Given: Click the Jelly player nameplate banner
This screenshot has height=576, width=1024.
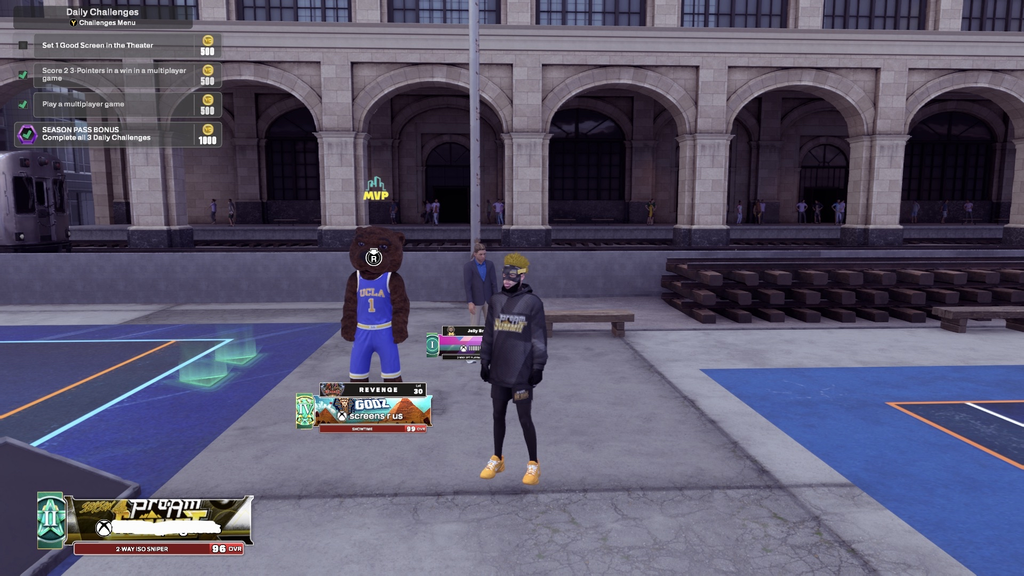Looking at the screenshot, I should (x=460, y=342).
